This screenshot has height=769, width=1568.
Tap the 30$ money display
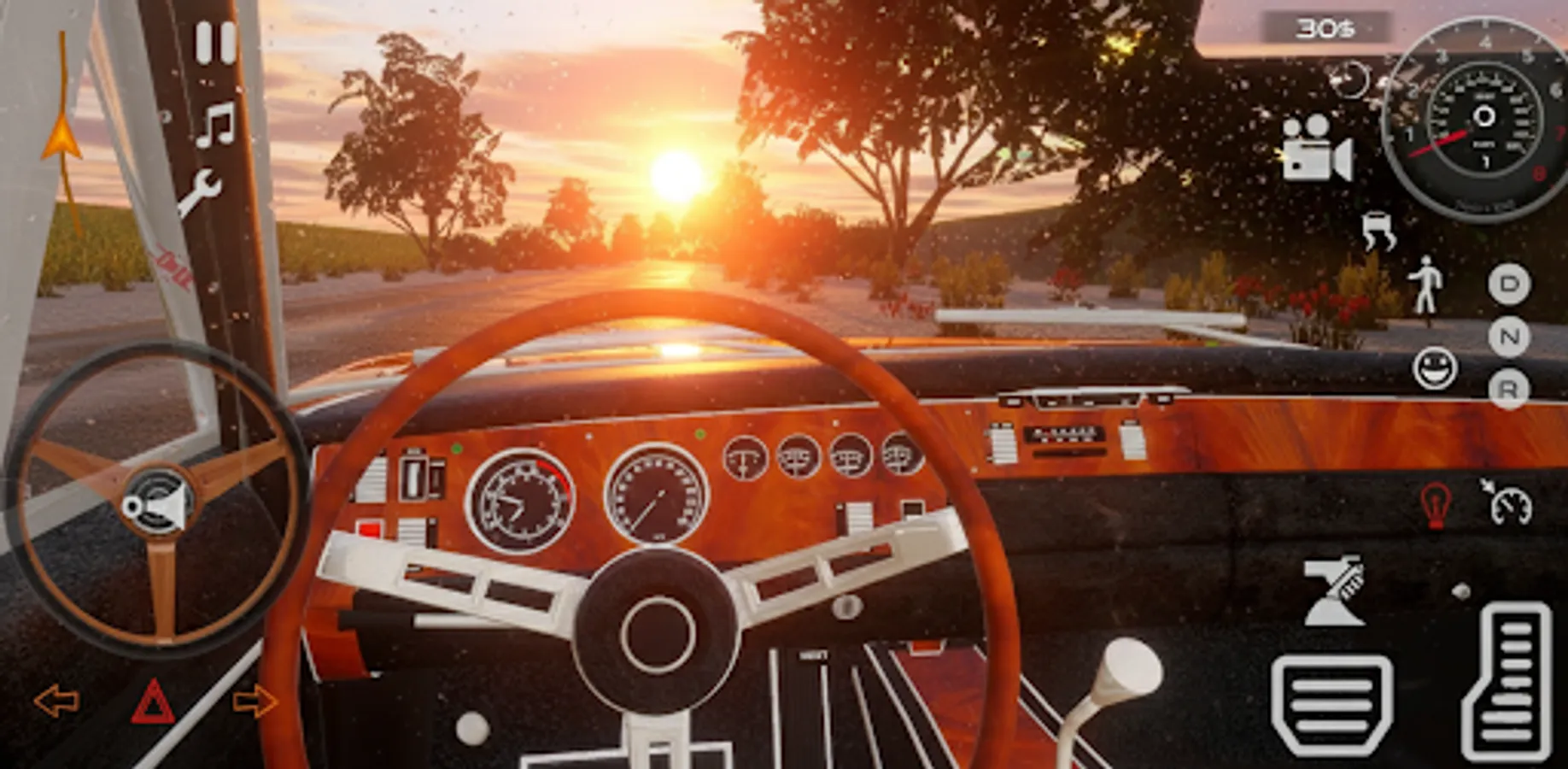click(x=1331, y=29)
